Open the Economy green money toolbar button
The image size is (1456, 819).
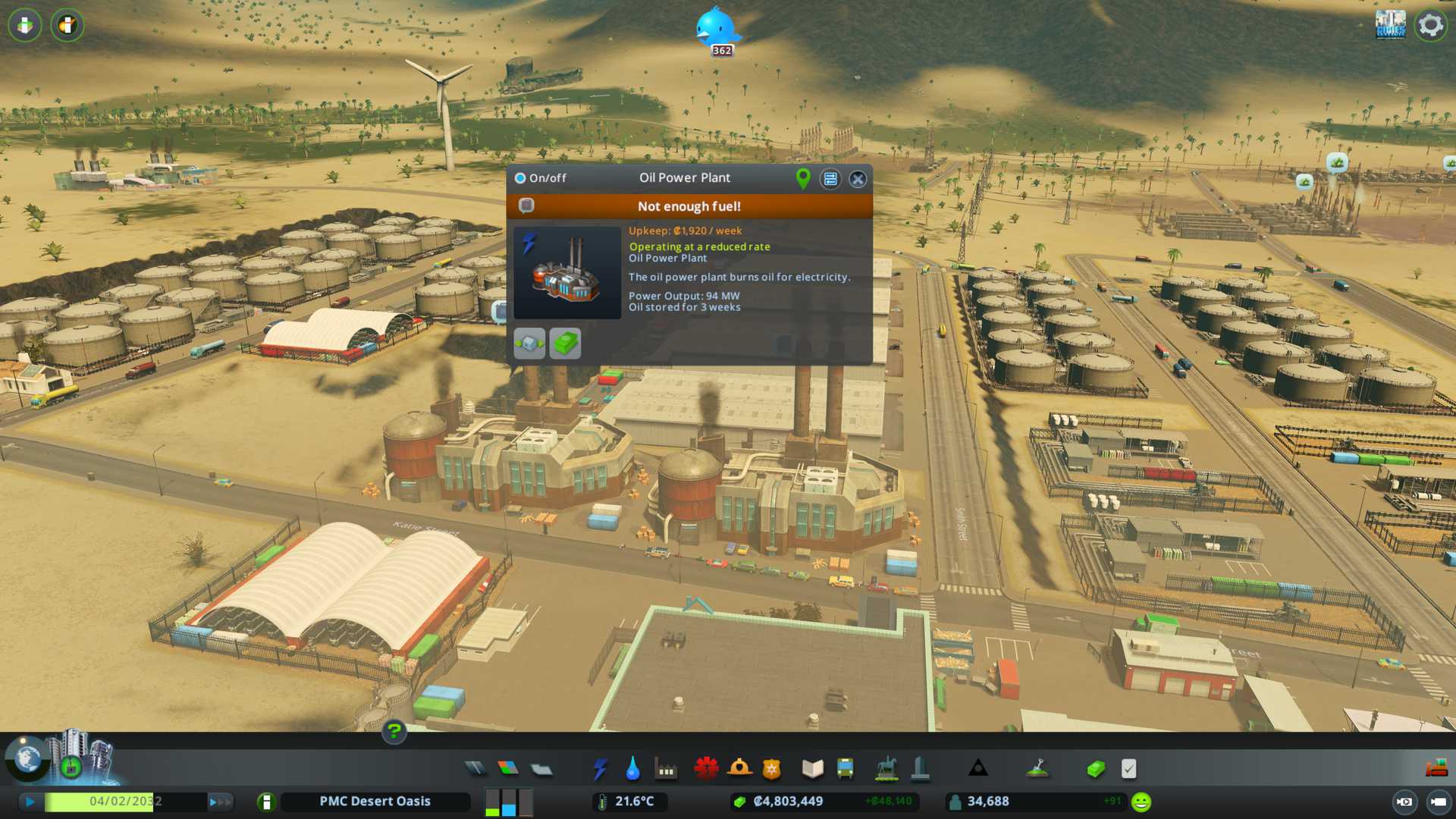[1095, 769]
